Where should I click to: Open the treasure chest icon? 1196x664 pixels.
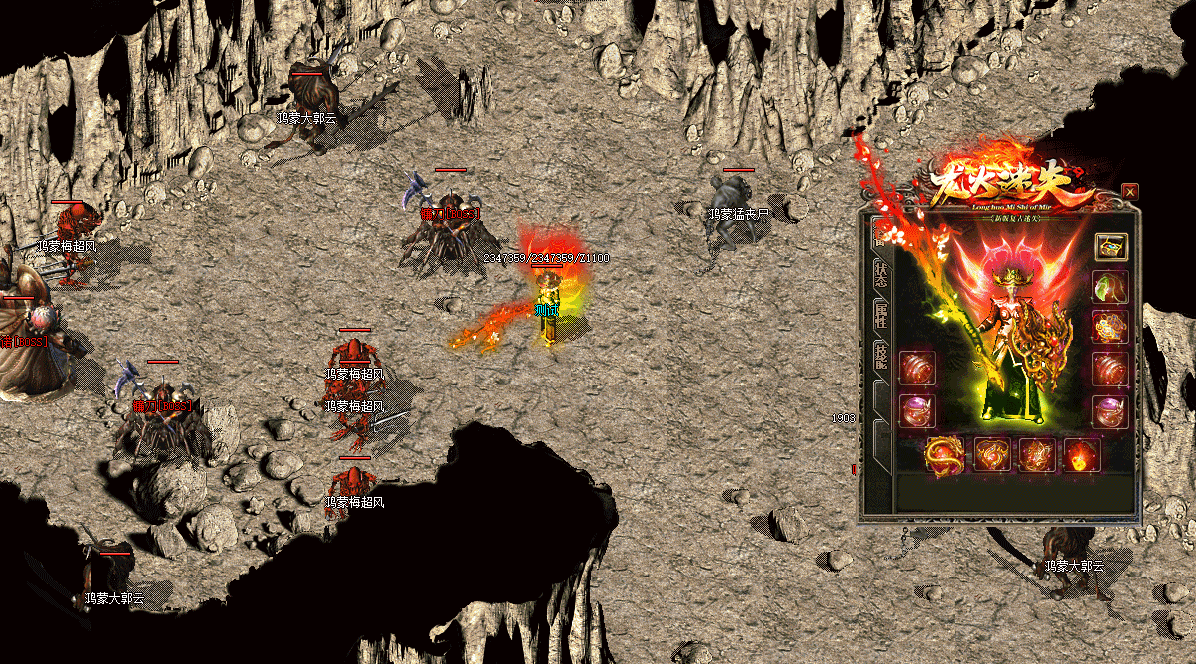tap(1110, 246)
